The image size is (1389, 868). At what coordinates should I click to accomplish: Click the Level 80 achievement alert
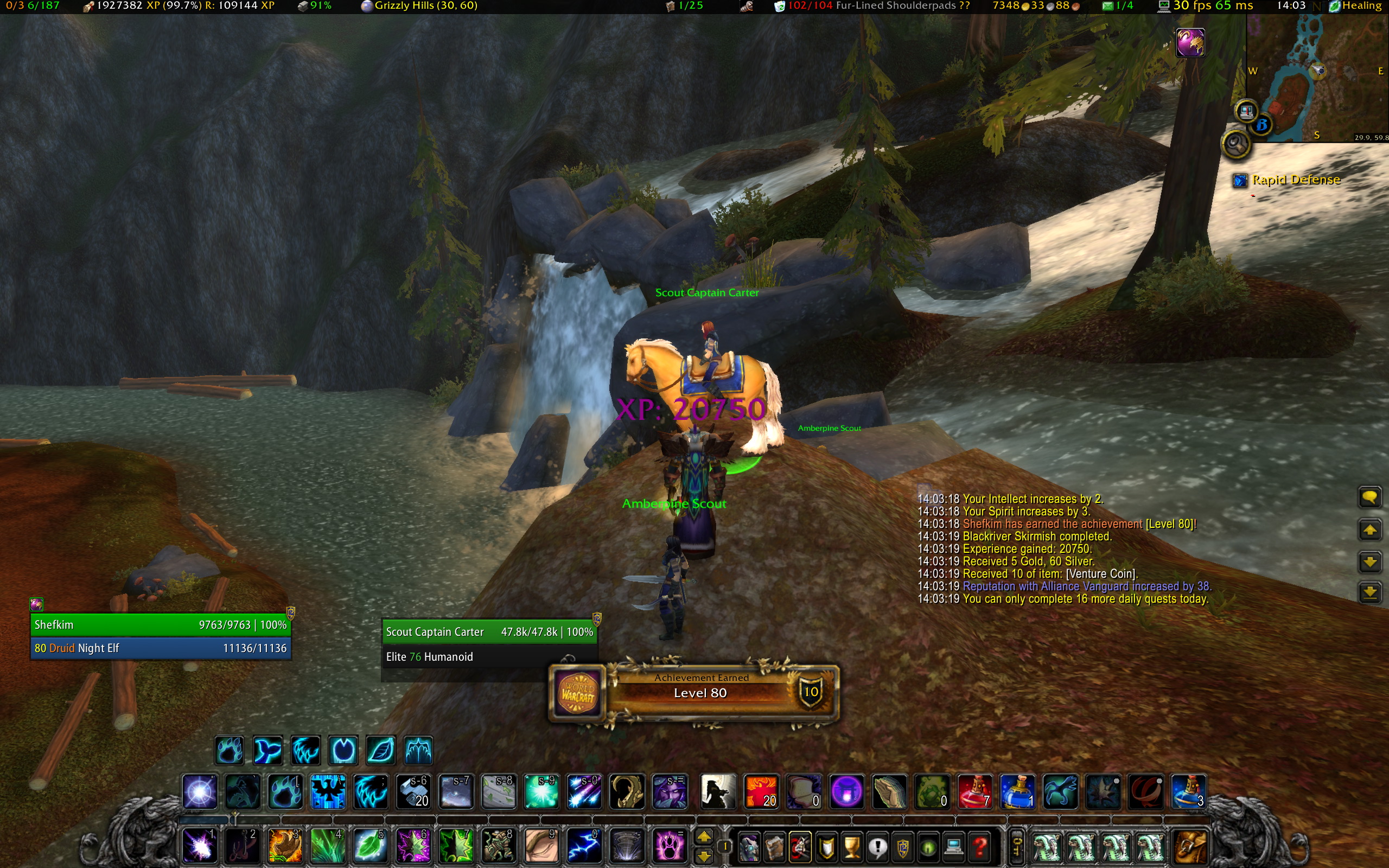(x=694, y=692)
